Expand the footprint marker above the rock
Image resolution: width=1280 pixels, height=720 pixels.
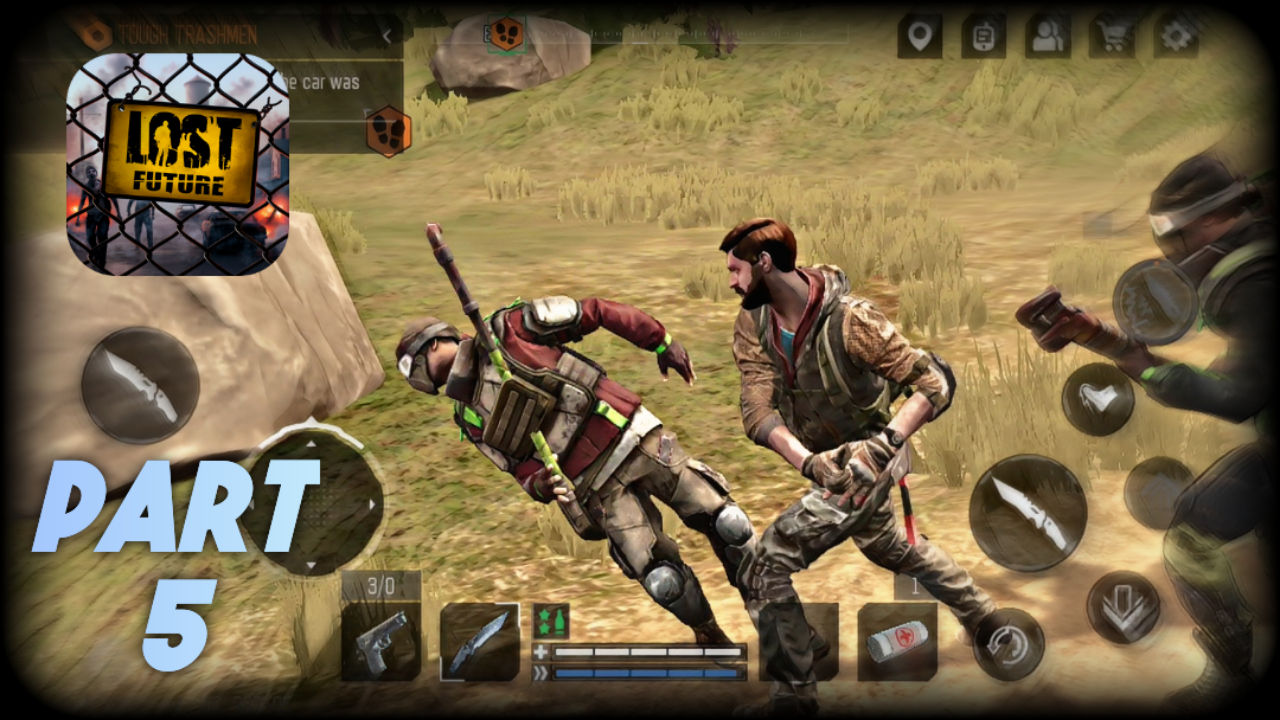pyautogui.click(x=505, y=32)
